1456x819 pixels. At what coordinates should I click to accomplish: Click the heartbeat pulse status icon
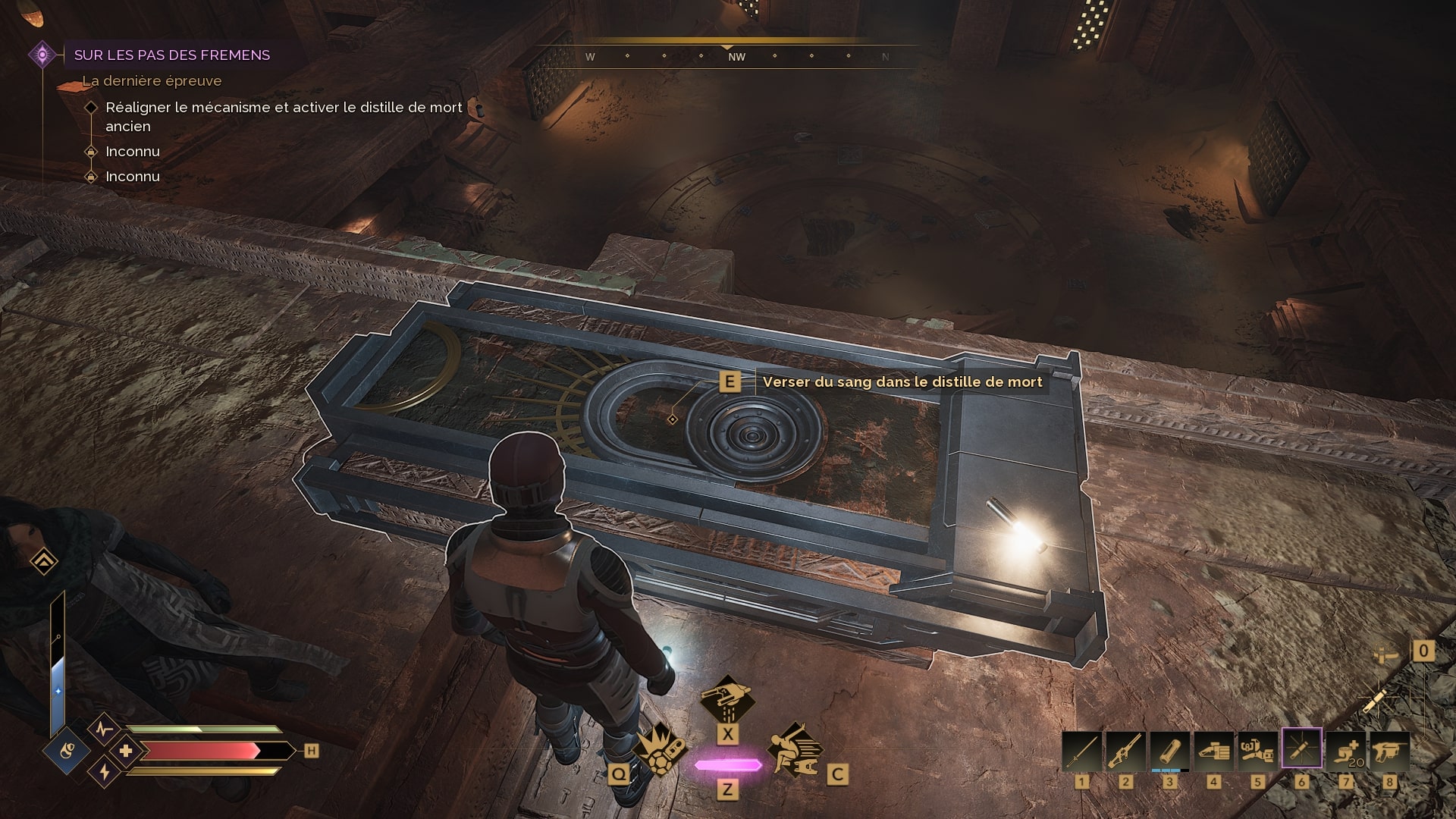click(104, 730)
